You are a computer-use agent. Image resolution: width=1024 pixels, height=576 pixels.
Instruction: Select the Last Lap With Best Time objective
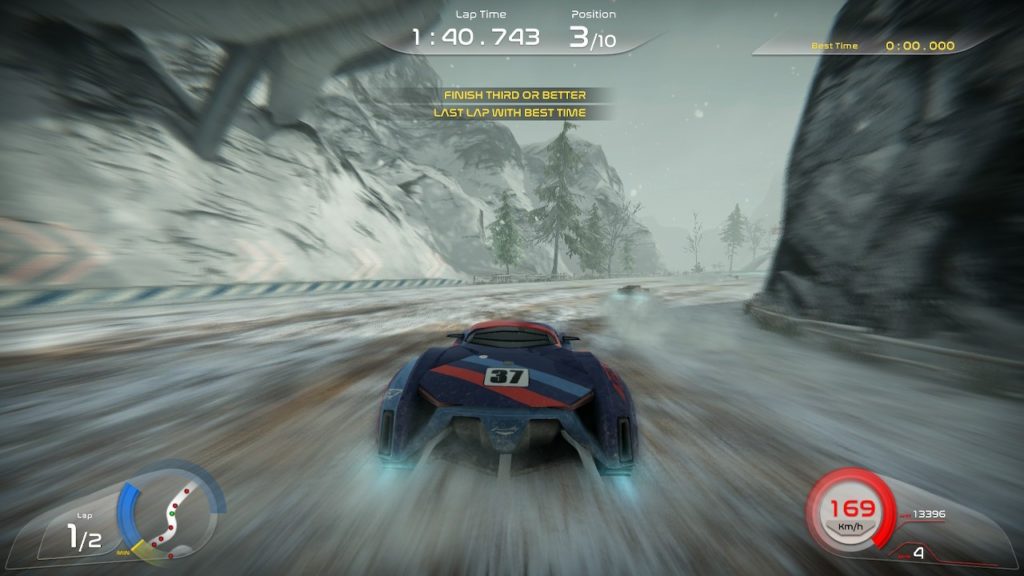[509, 113]
